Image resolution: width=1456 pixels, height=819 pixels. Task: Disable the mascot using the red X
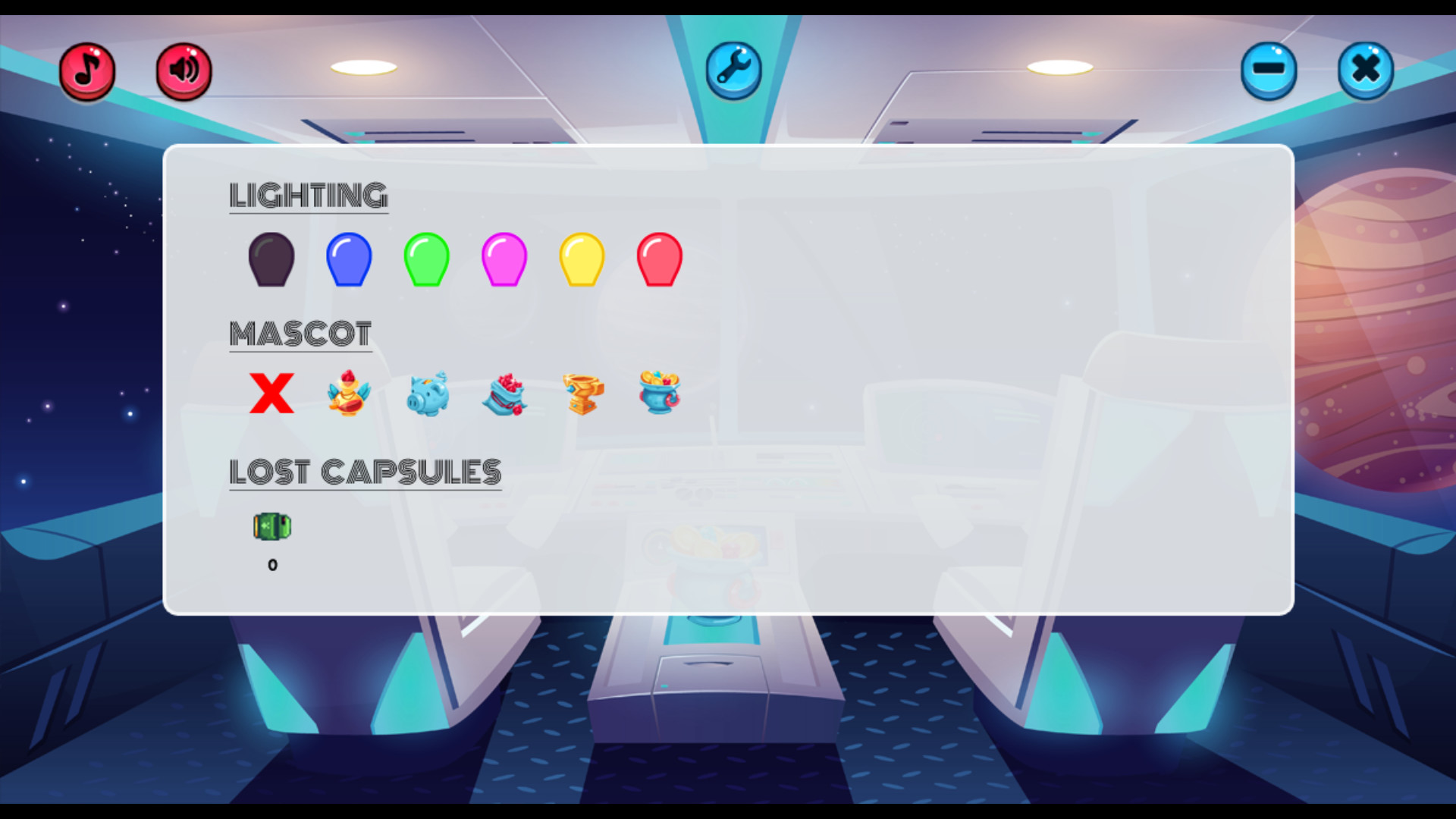tap(271, 393)
